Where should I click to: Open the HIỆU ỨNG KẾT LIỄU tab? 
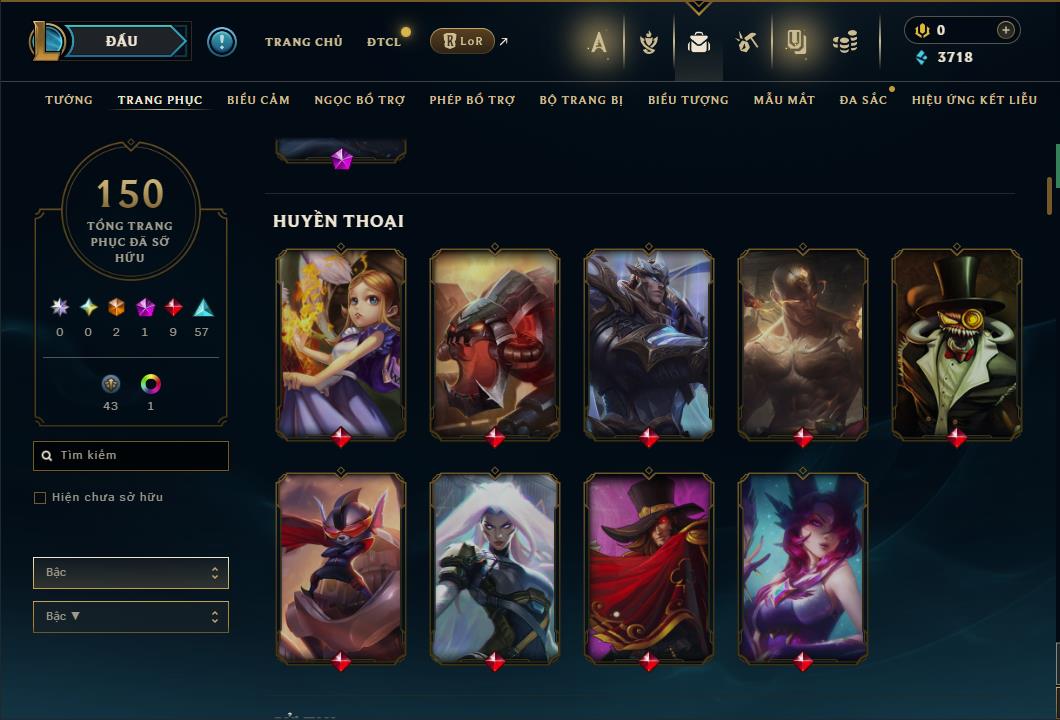tap(974, 100)
